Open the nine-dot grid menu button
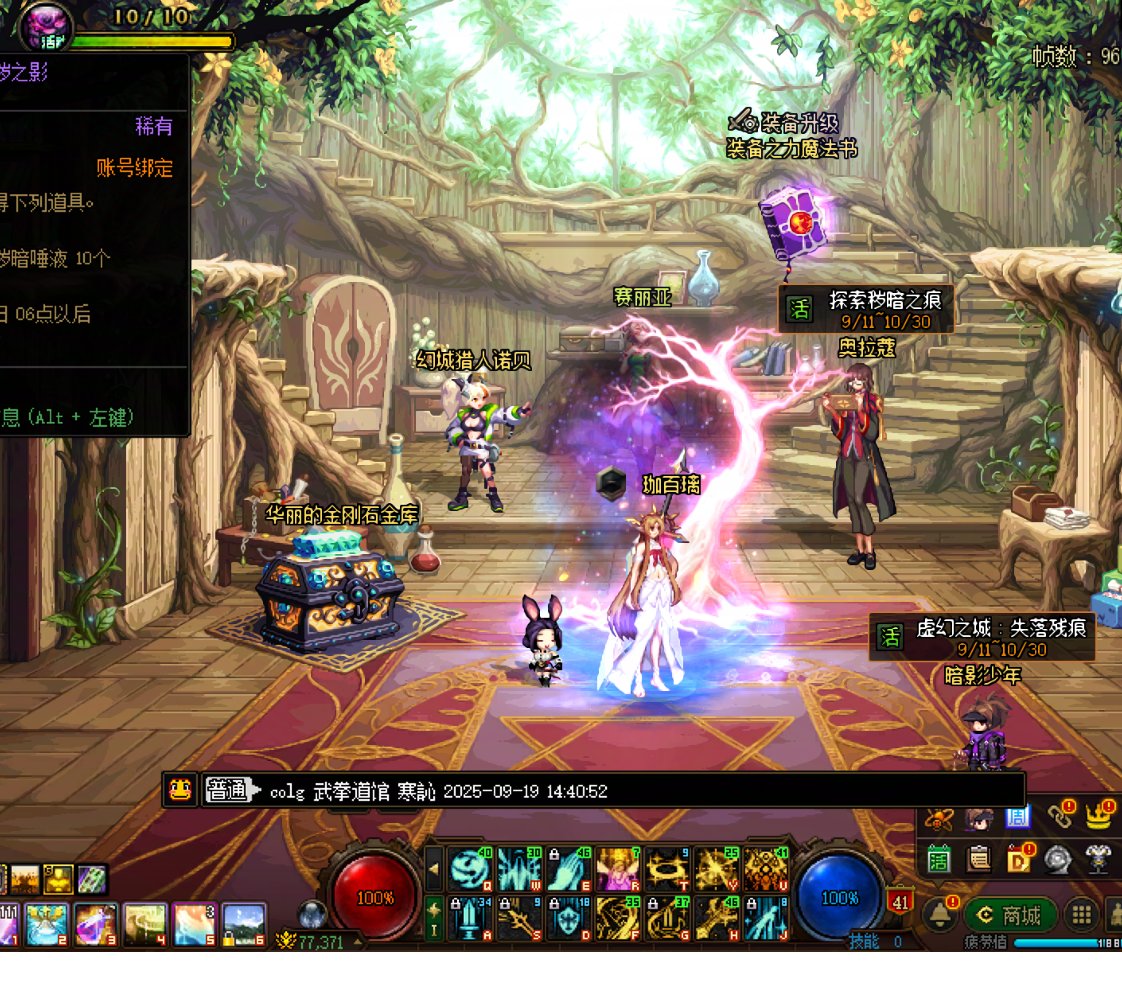The width and height of the screenshot is (1122, 985). coord(1080,915)
